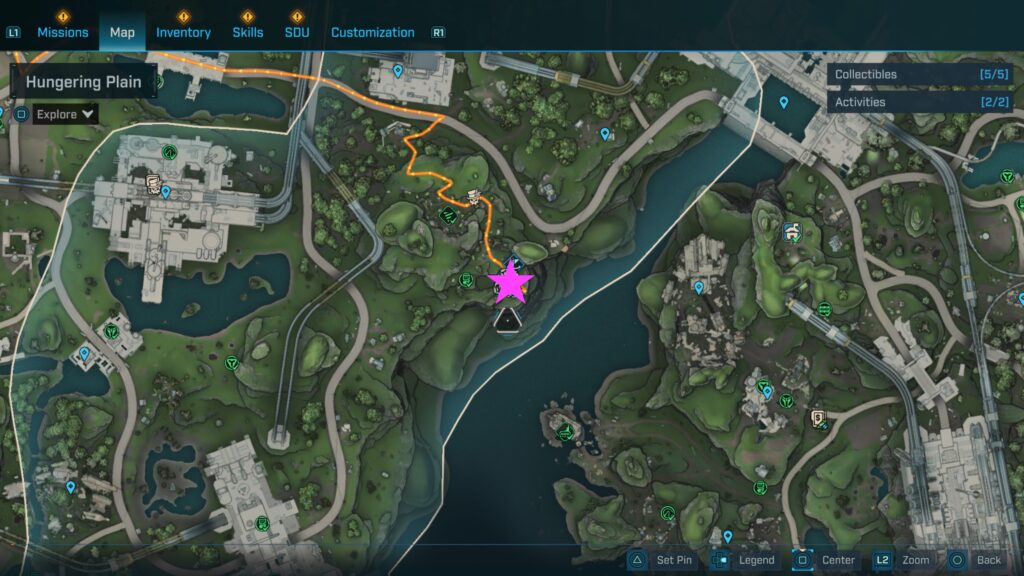1024x576 pixels.
Task: Select the SDU tab
Action: (296, 32)
